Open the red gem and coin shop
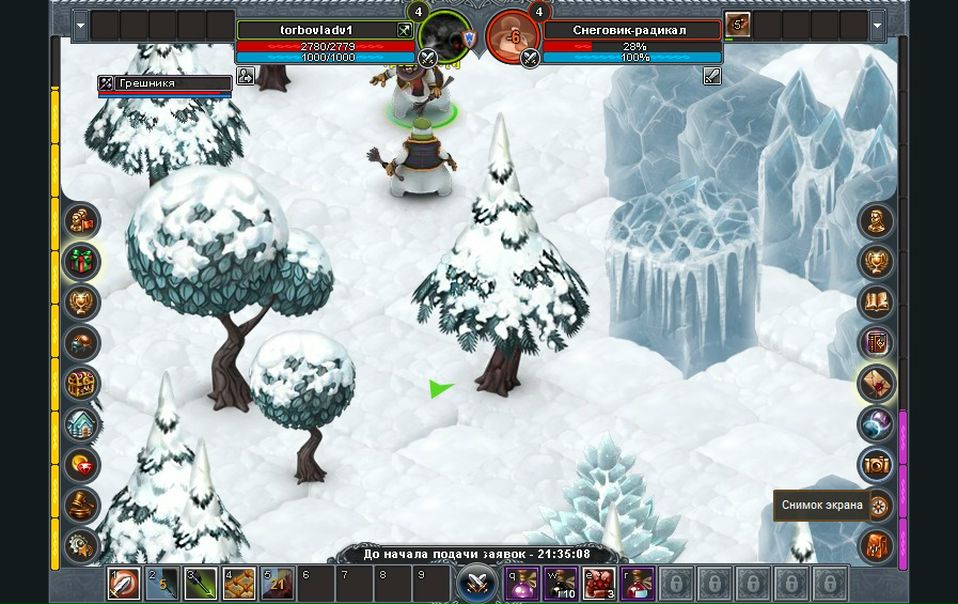Screen dimensions: 958x604 tap(82, 465)
